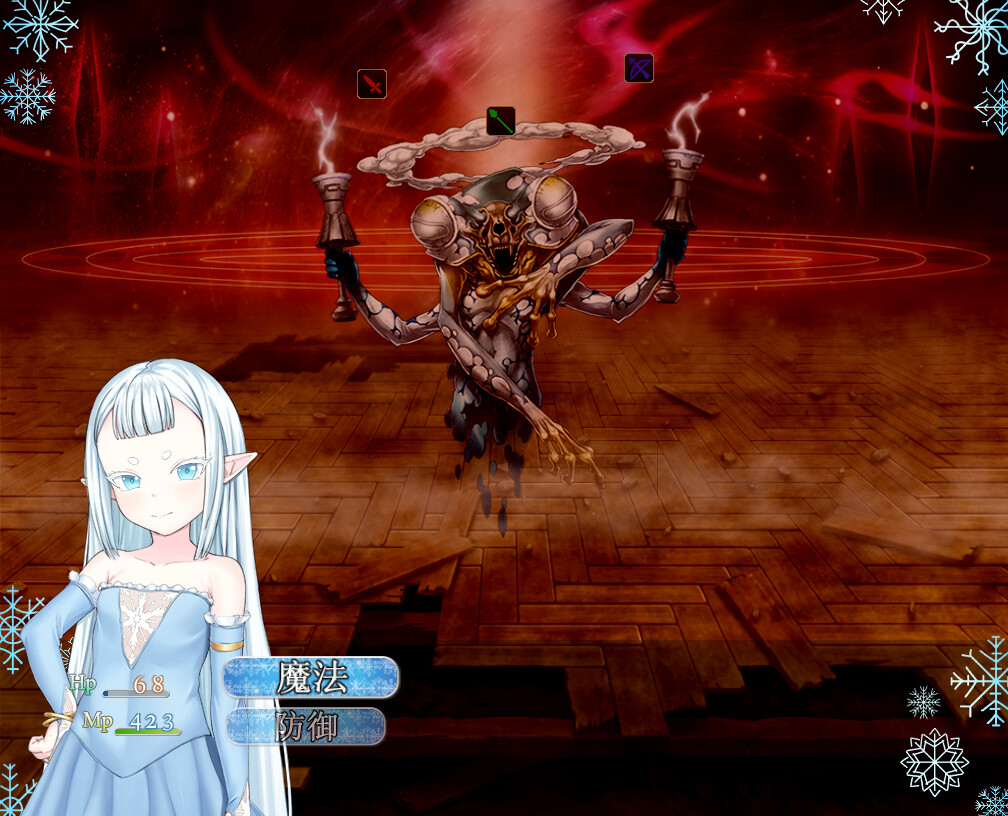Pick the purple bow icon above the enemy
Image resolution: width=1008 pixels, height=816 pixels.
(x=639, y=68)
